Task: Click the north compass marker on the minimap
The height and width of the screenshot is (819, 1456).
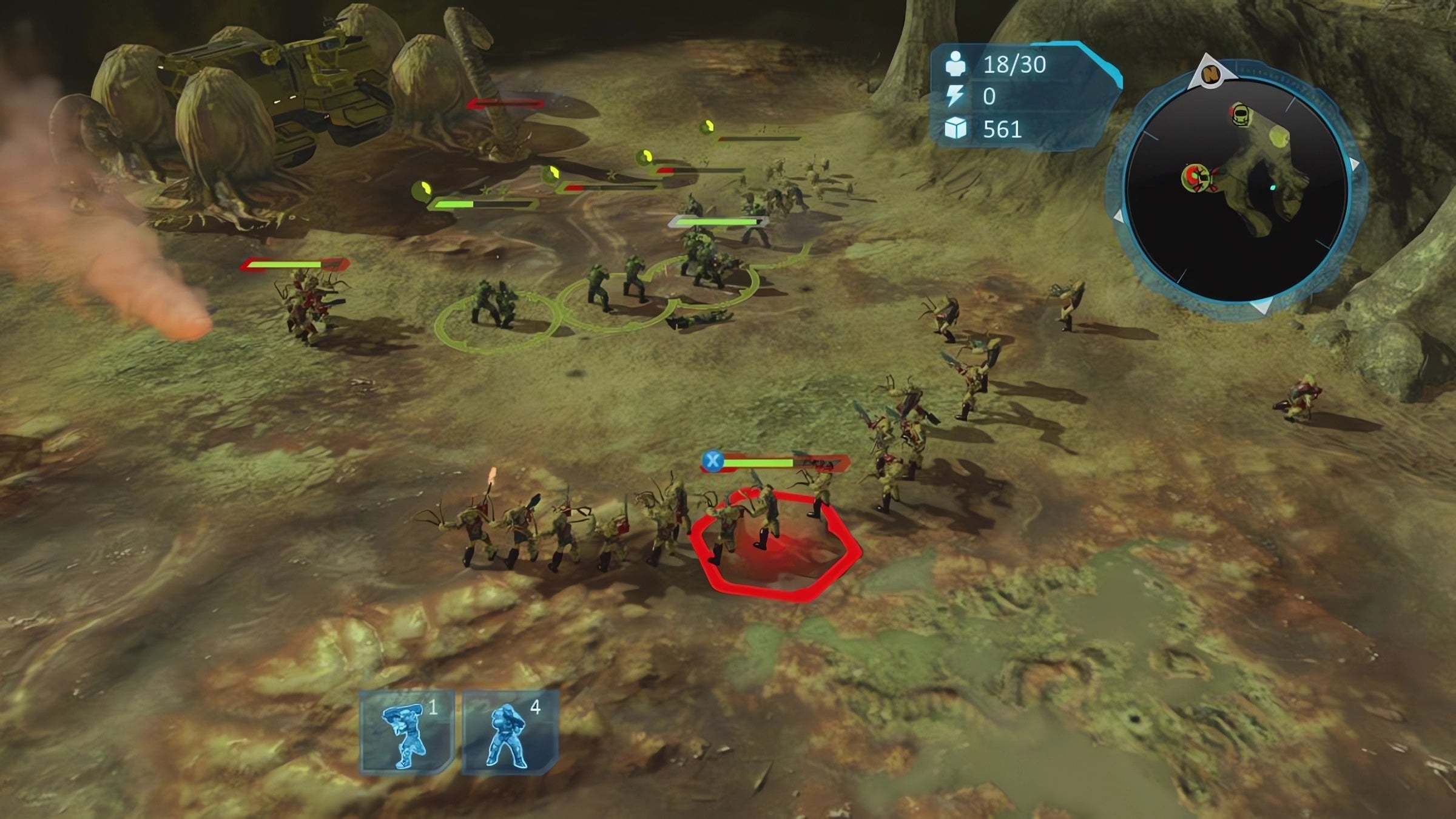Action: 1211,74
